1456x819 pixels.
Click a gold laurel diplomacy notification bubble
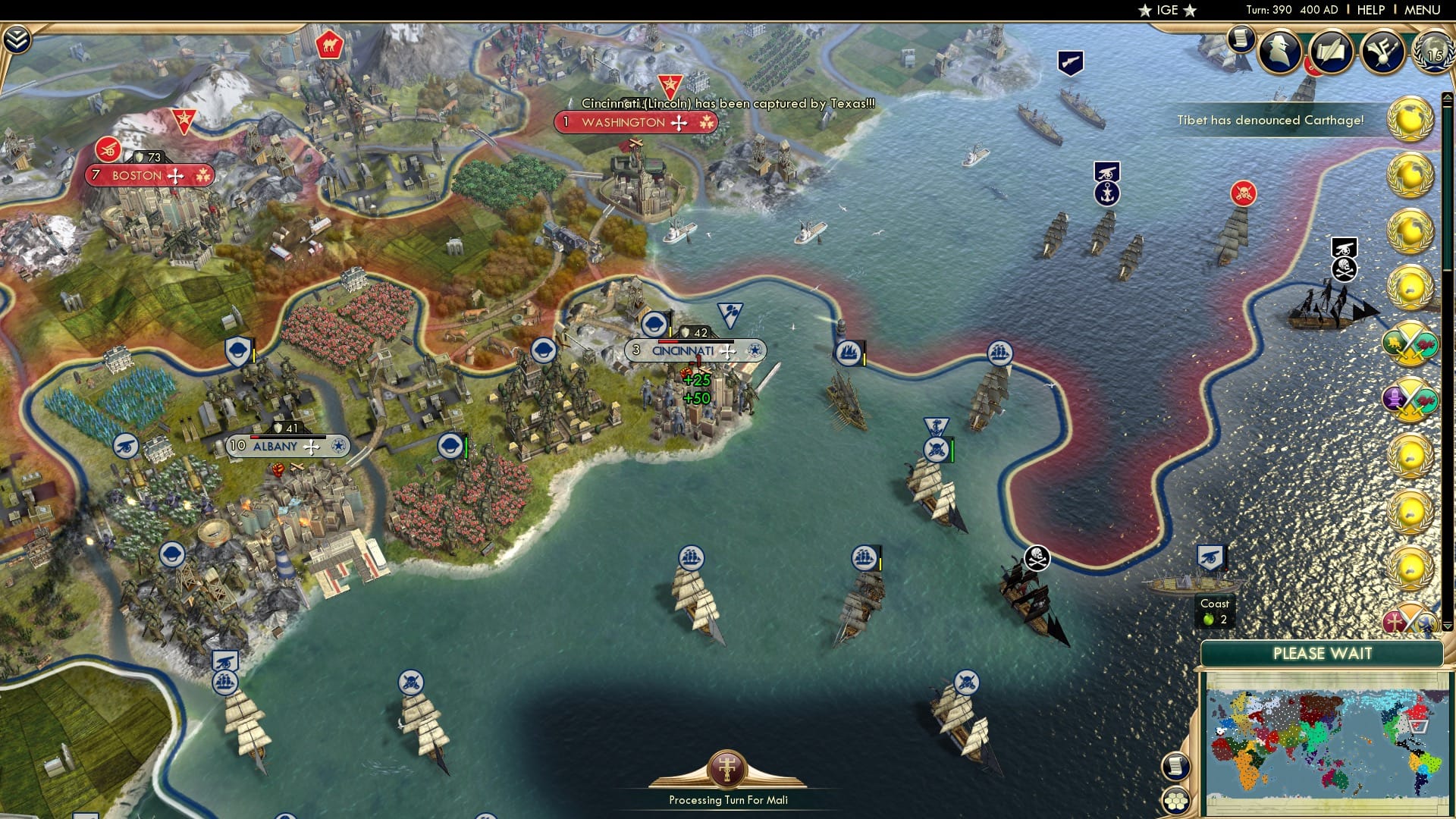point(1407,118)
